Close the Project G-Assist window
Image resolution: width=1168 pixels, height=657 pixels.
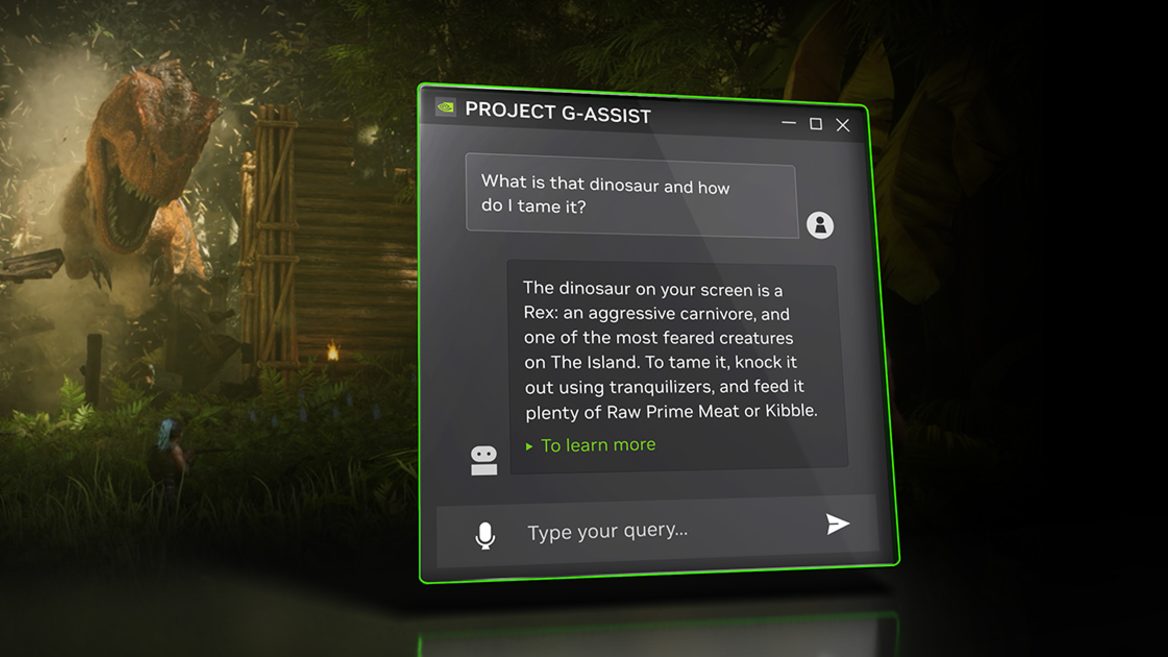pos(843,125)
